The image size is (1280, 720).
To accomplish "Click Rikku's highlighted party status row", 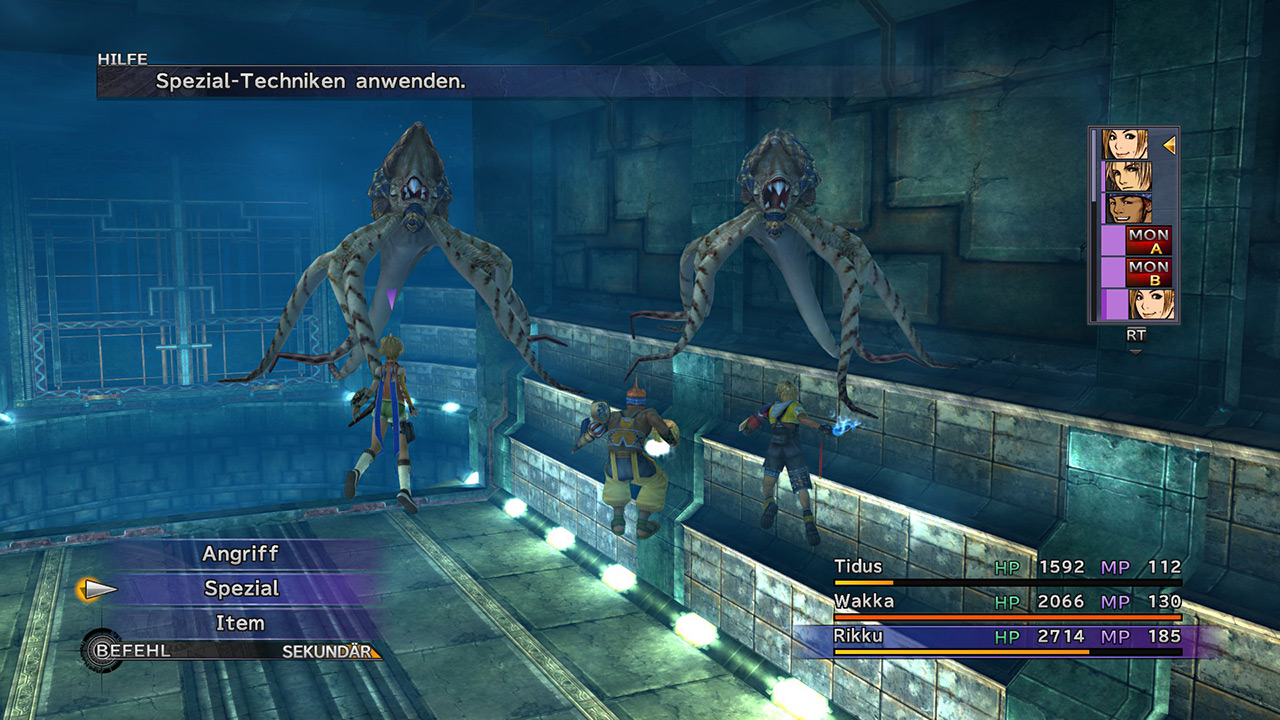I will (1007, 637).
